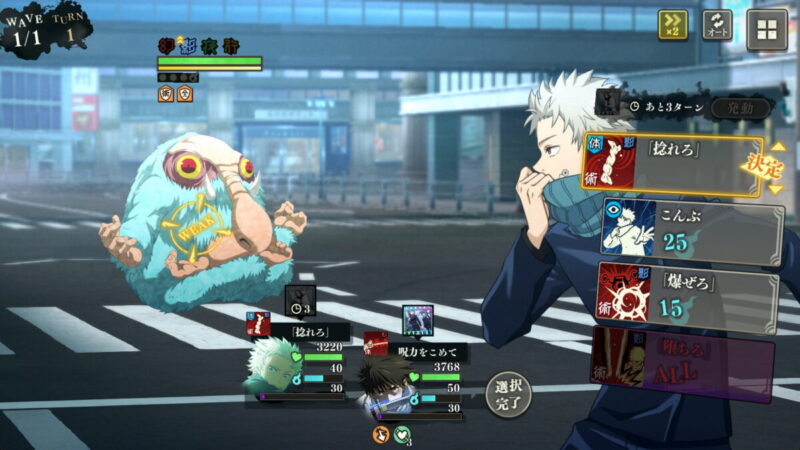Open the four-square grid menu
The height and width of the screenshot is (450, 800).
(767, 29)
